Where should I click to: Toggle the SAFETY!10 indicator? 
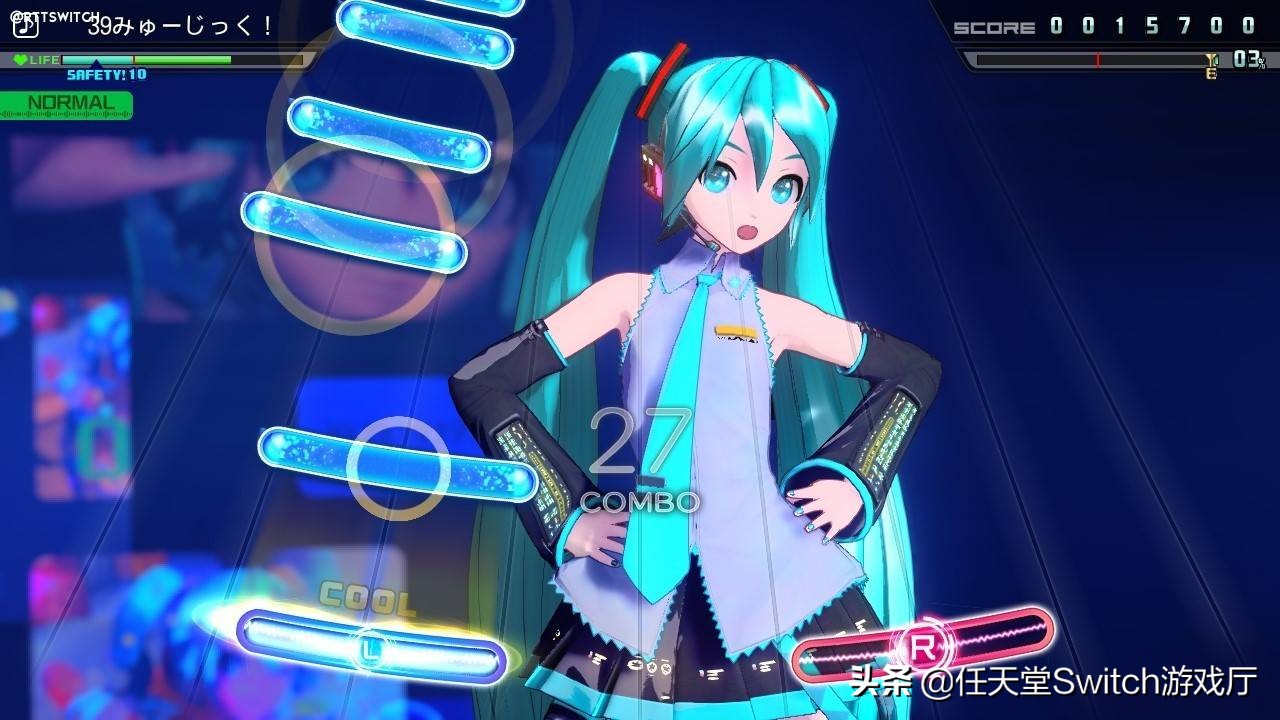pos(104,74)
